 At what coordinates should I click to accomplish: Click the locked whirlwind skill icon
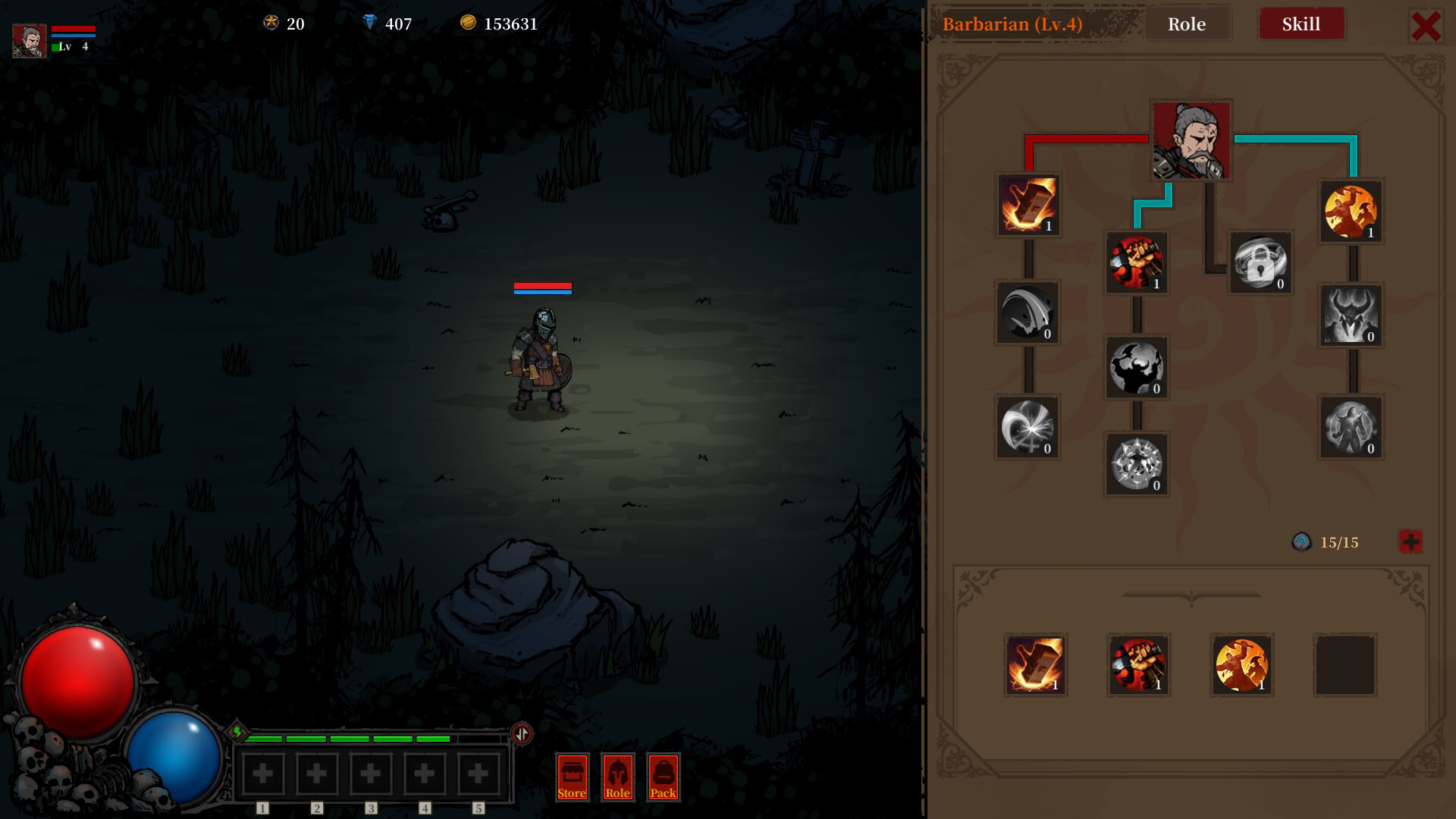click(1260, 265)
